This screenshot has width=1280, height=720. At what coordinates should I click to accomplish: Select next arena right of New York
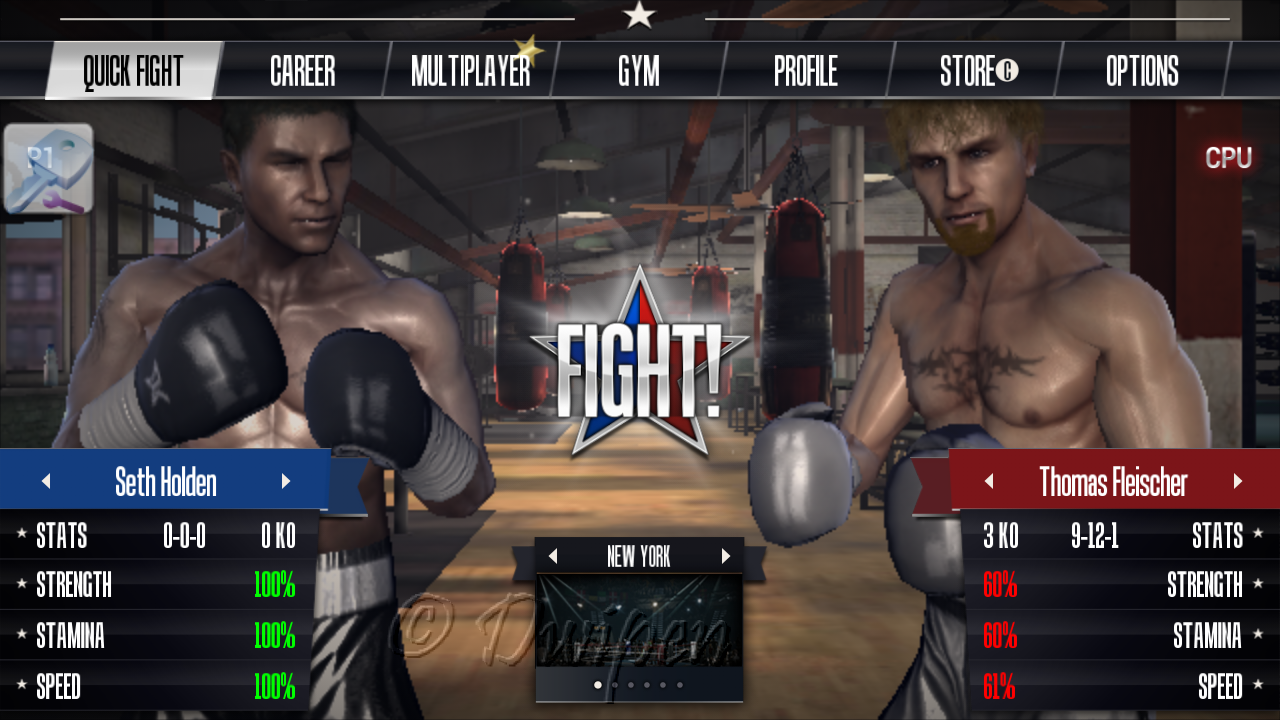[x=726, y=557]
